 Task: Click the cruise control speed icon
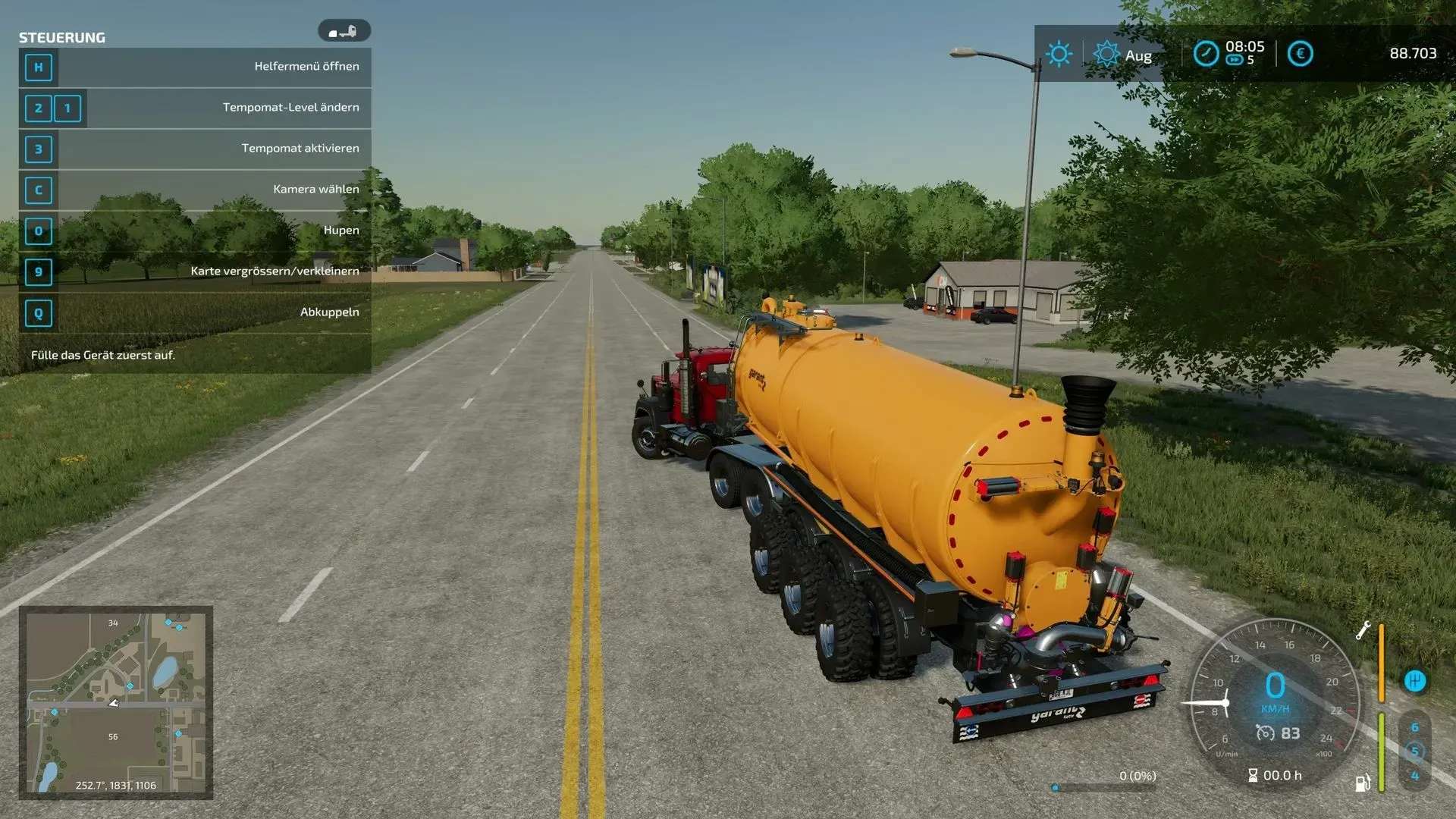click(1265, 733)
